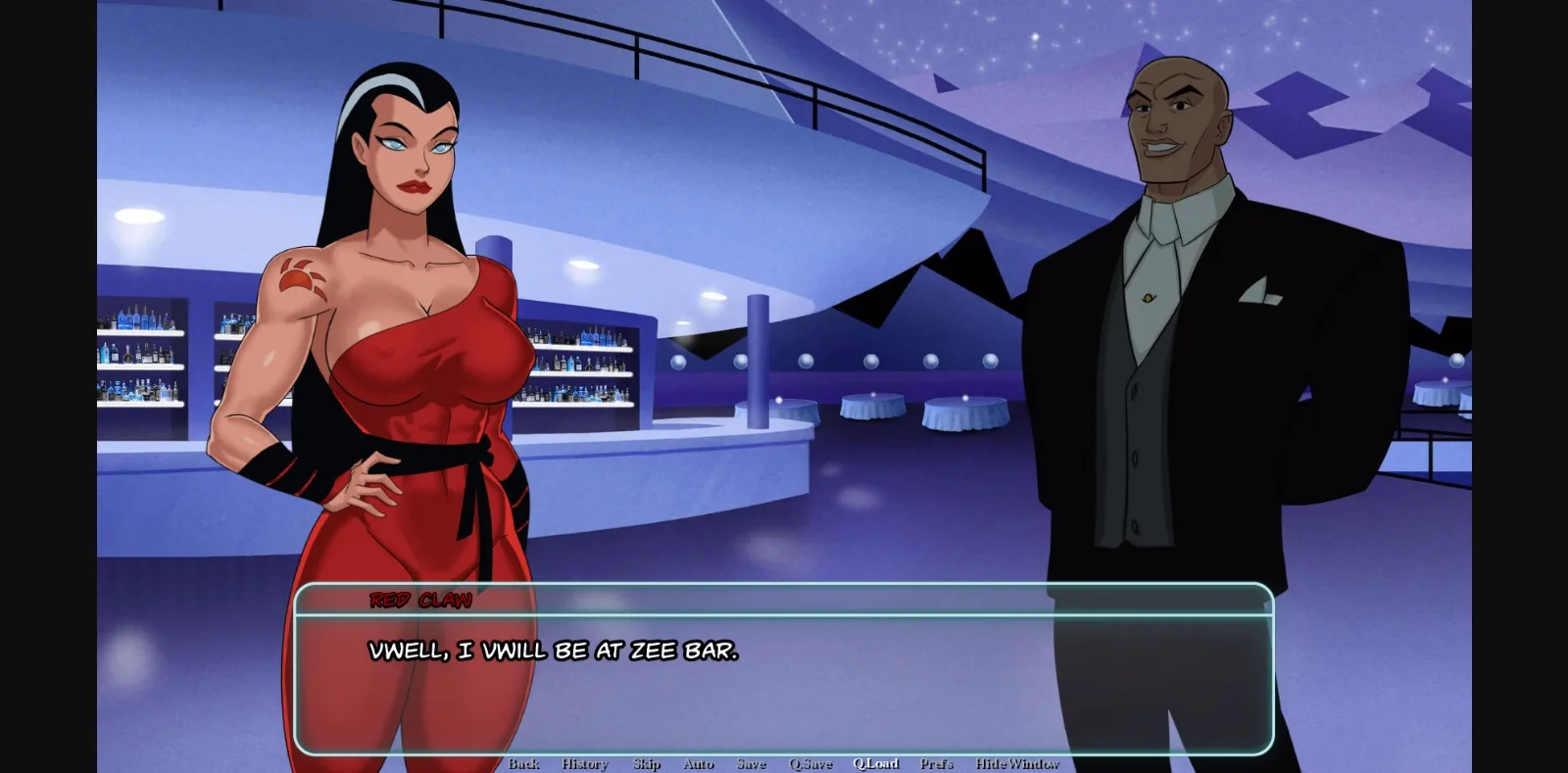
Task: Open the History log
Action: (584, 763)
